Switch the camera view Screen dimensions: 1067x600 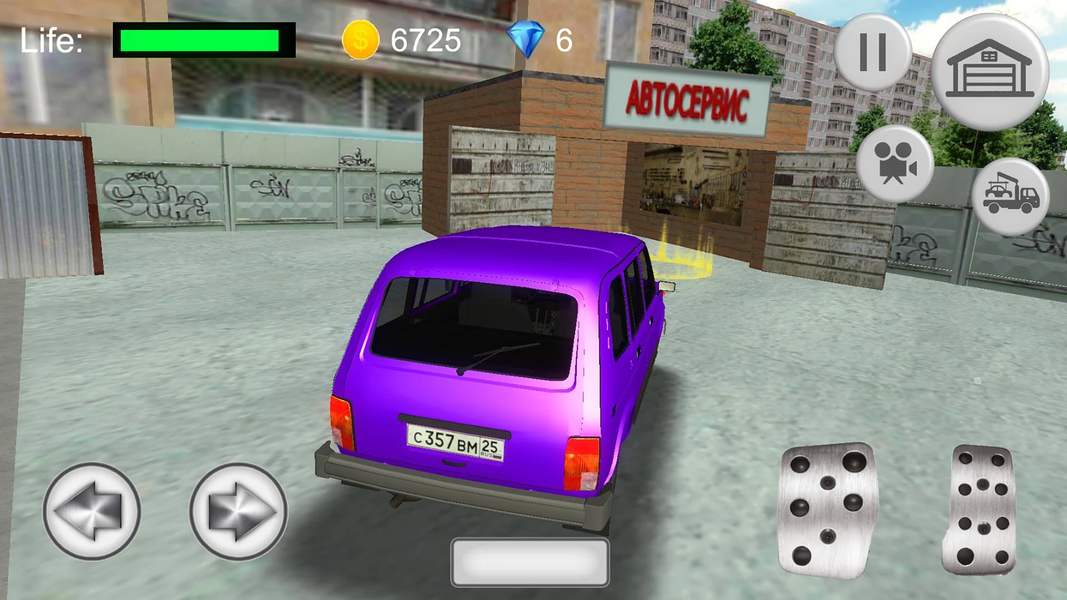[x=895, y=164]
